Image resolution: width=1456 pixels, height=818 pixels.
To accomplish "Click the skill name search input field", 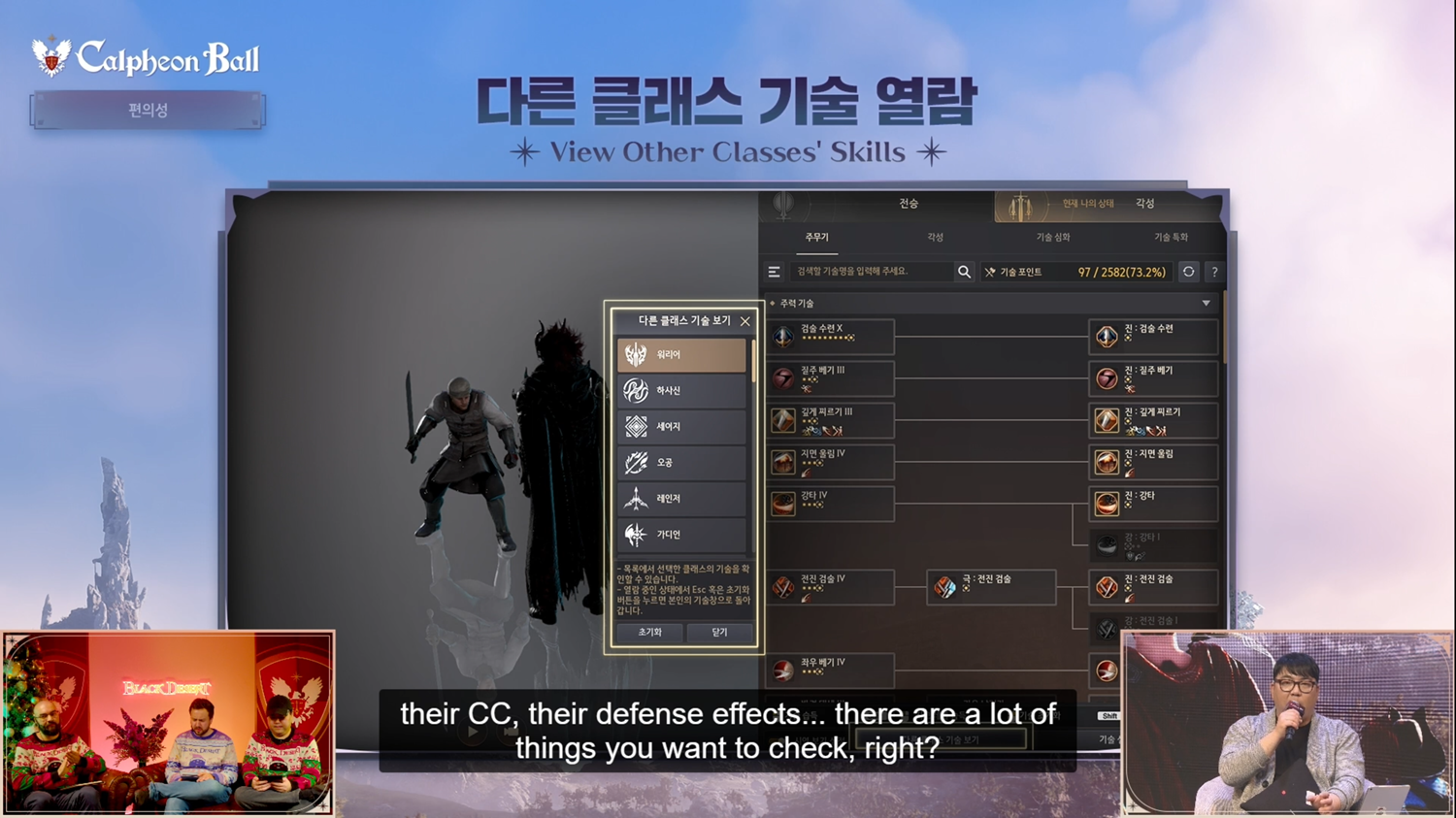I will coord(874,272).
